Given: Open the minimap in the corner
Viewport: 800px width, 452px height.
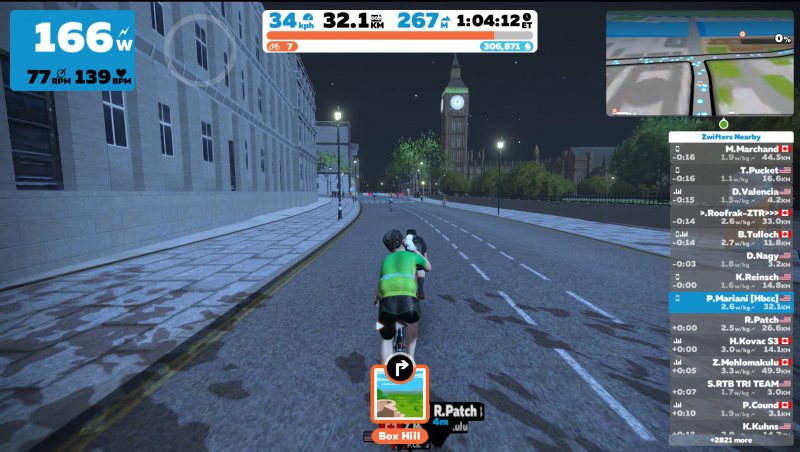Looking at the screenshot, I should click(698, 62).
